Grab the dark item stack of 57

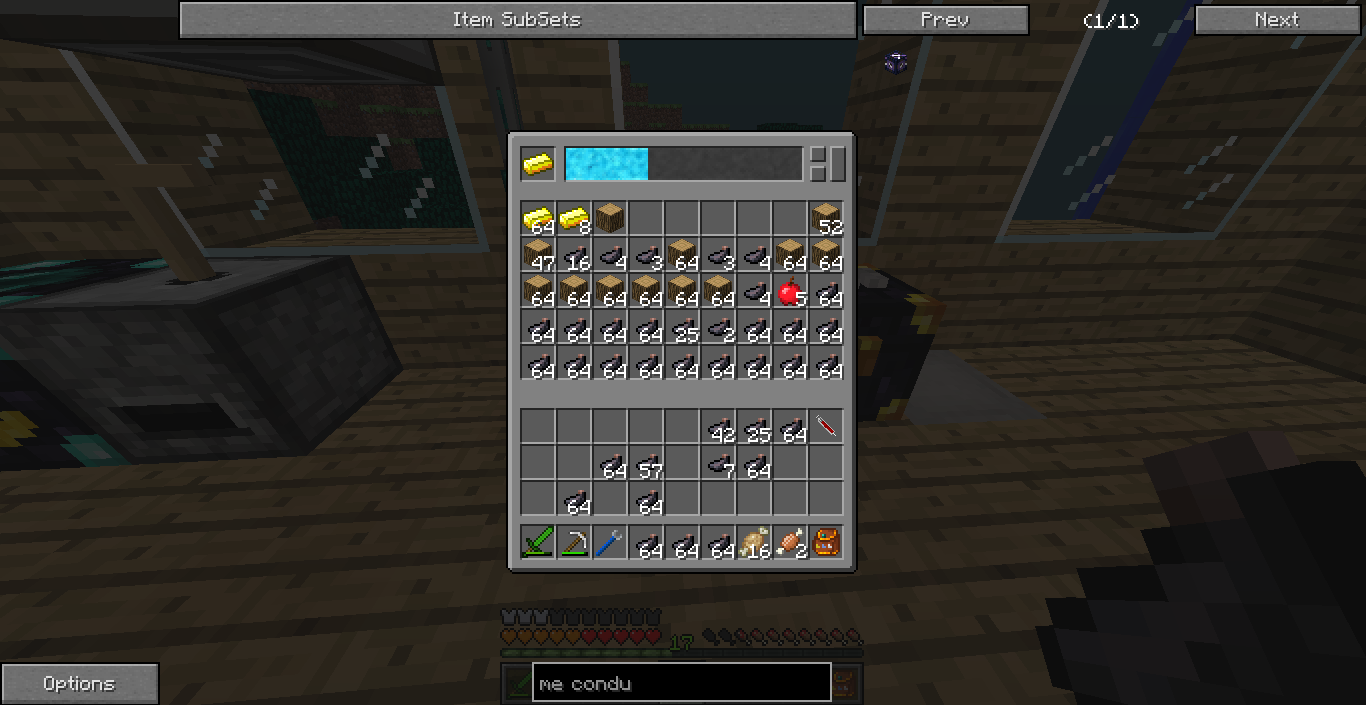(x=646, y=464)
